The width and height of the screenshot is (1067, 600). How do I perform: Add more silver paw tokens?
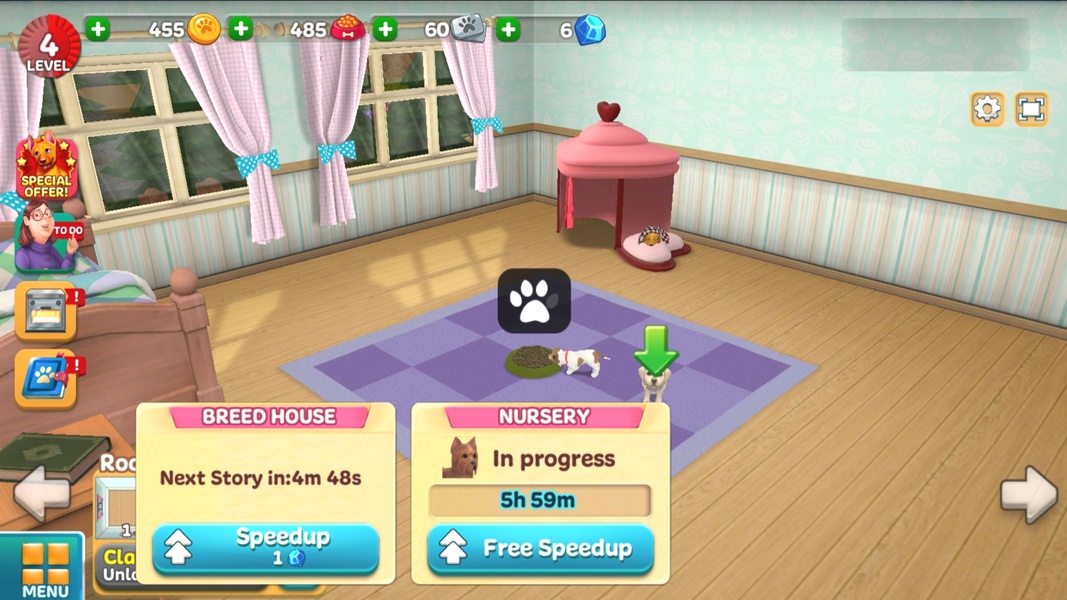click(385, 29)
